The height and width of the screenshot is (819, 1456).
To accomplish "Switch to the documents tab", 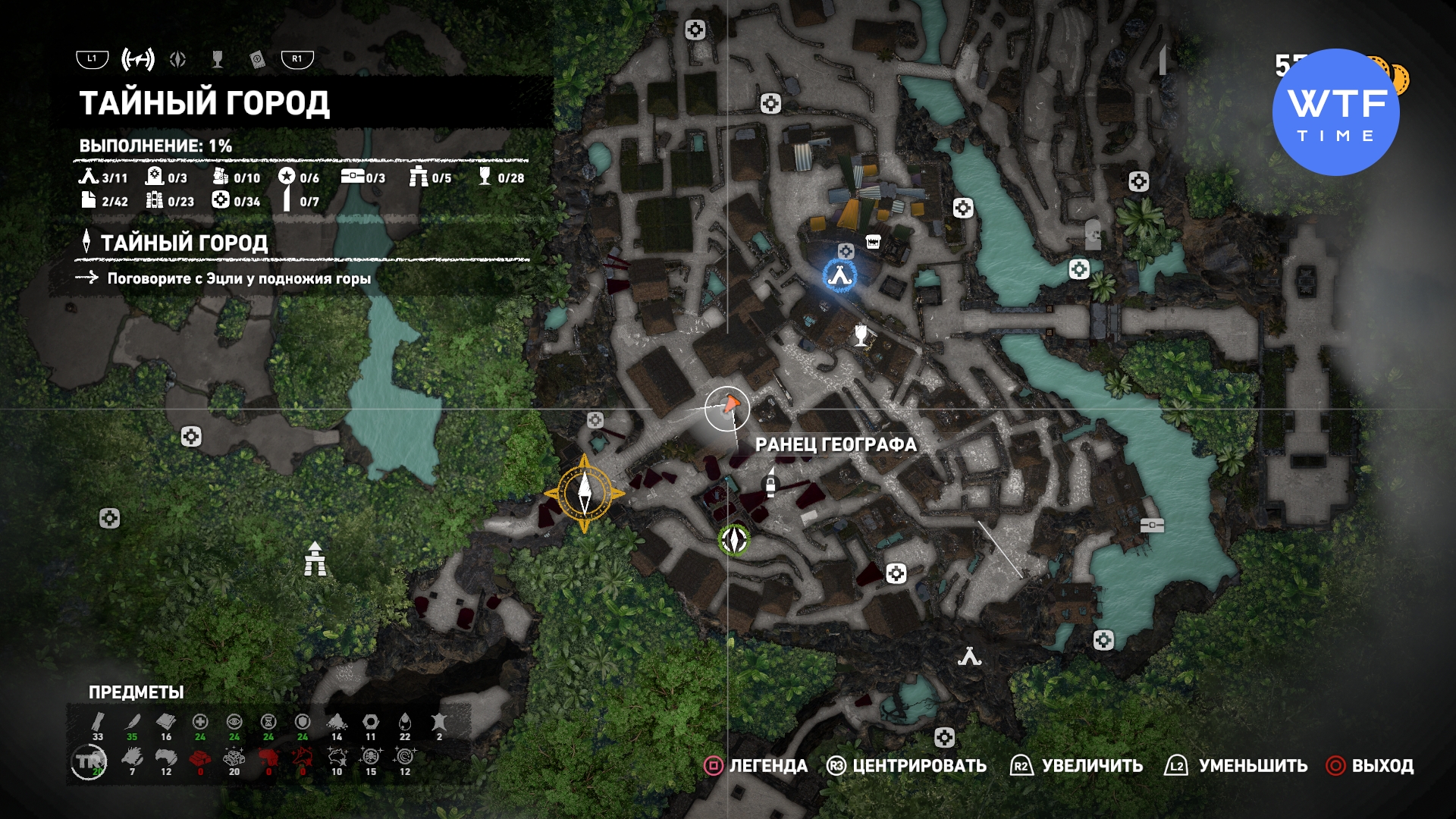I will coord(257,59).
